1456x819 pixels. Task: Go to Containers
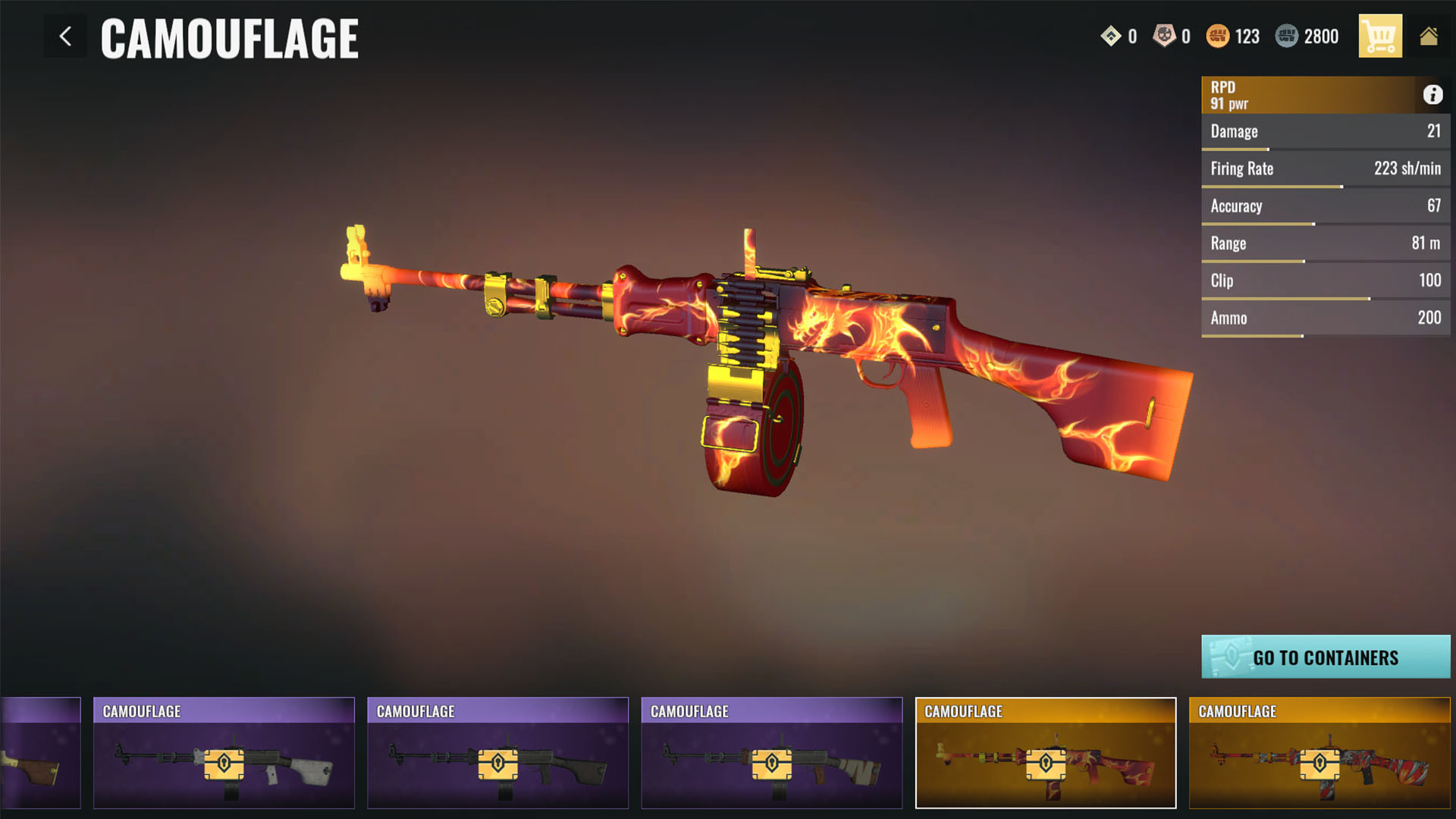pyautogui.click(x=1325, y=657)
